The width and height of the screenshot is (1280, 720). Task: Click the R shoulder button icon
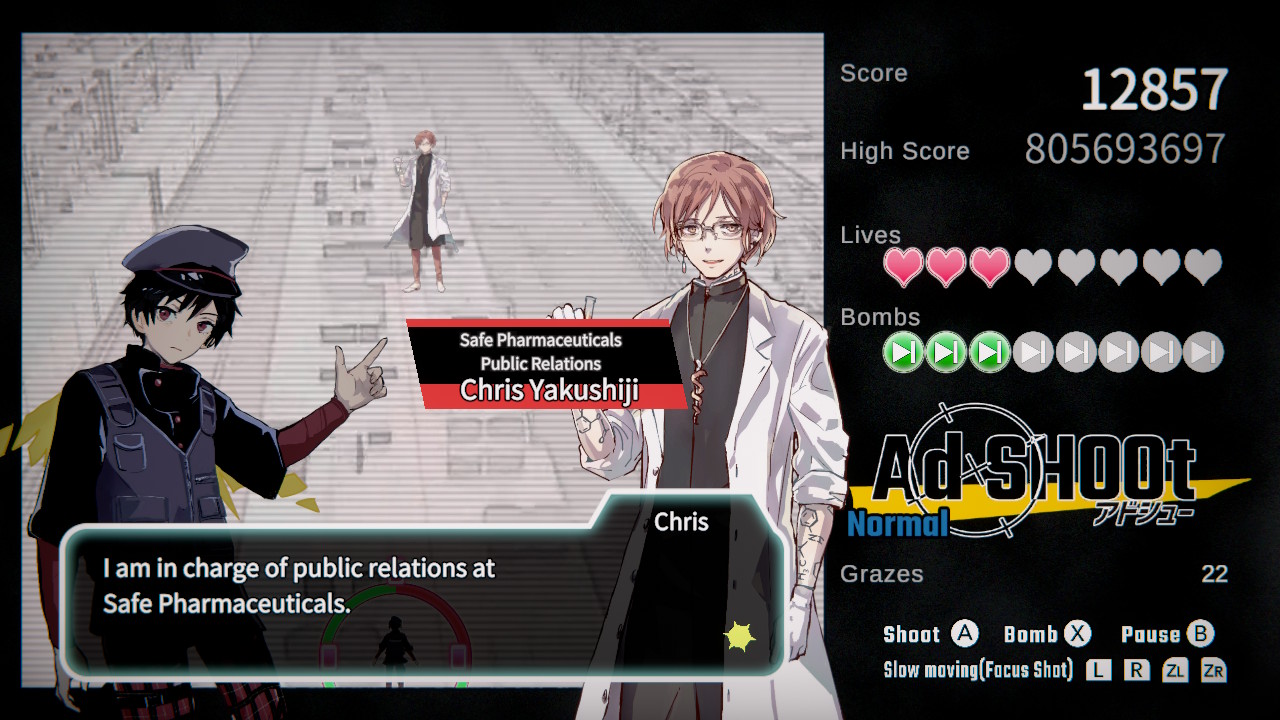[x=1137, y=671]
